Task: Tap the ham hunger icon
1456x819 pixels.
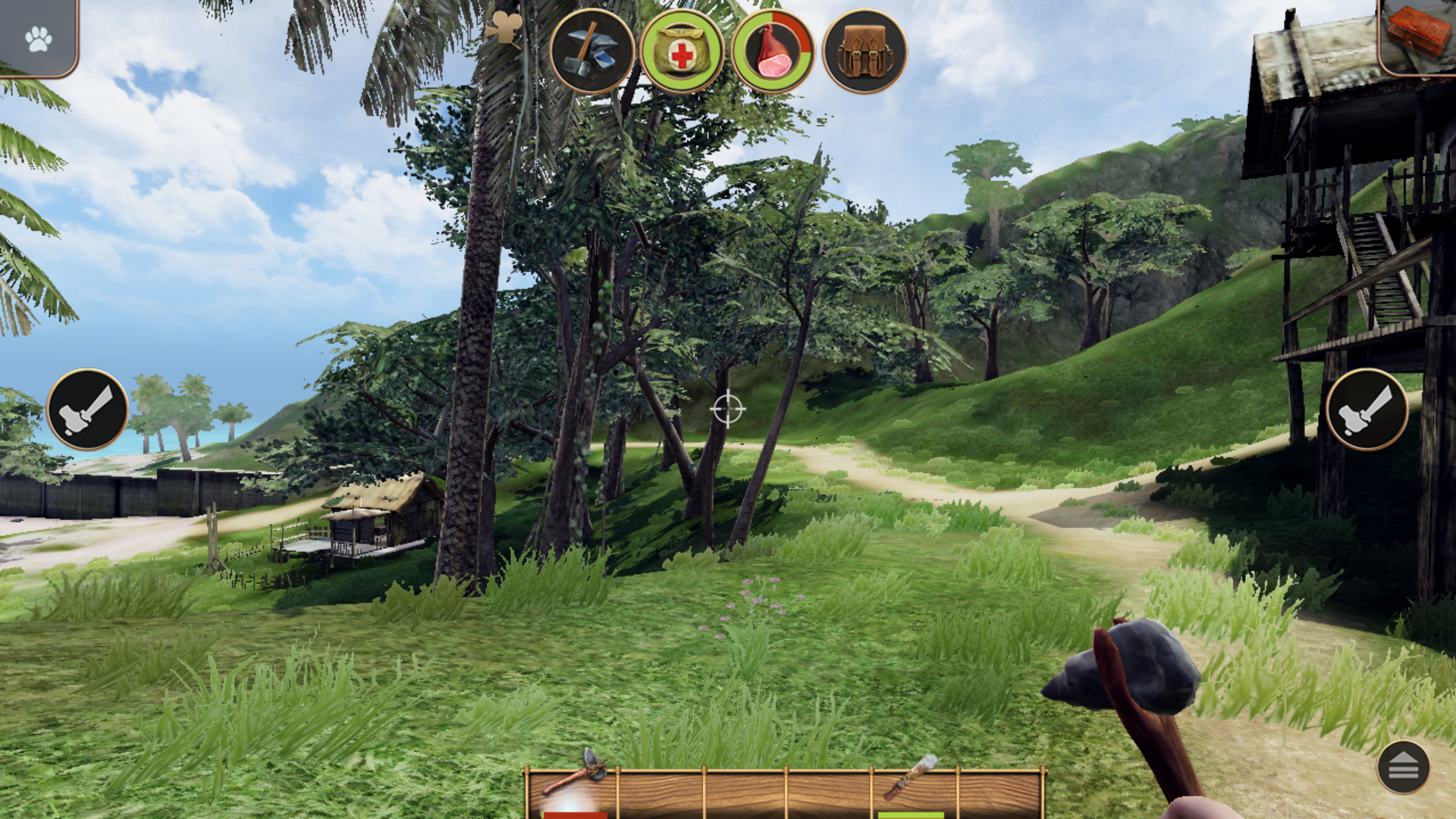Action: 773,52
